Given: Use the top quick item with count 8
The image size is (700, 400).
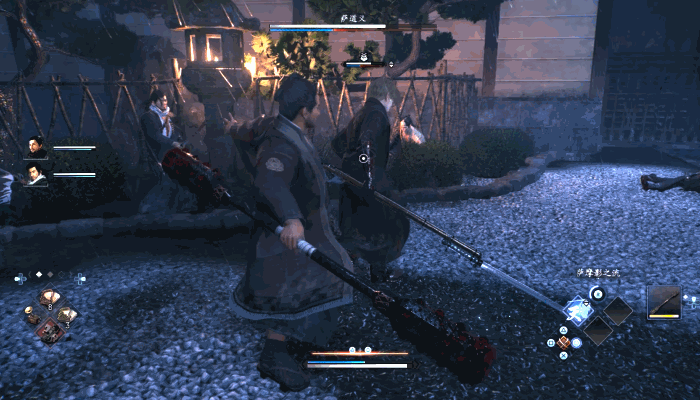Looking at the screenshot, I should [x=49, y=298].
